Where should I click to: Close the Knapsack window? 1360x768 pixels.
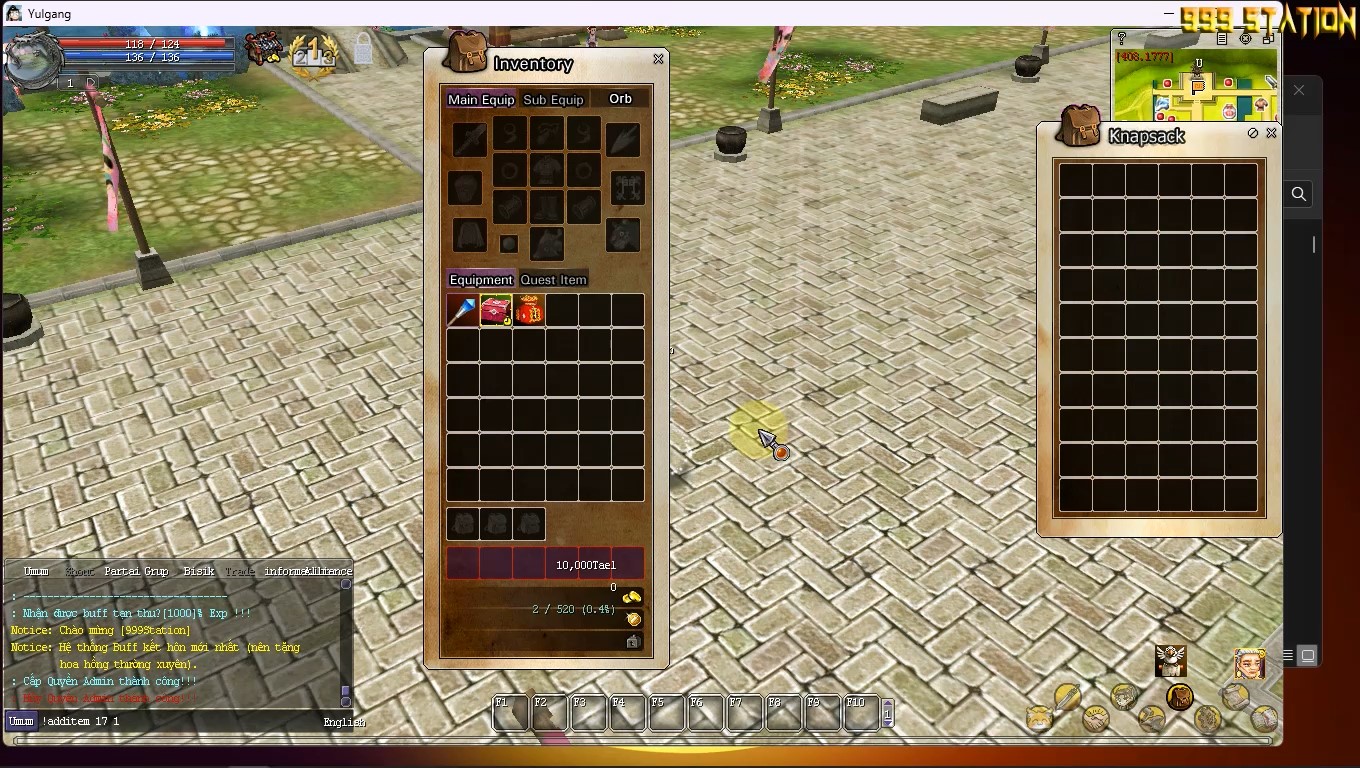point(1271,133)
